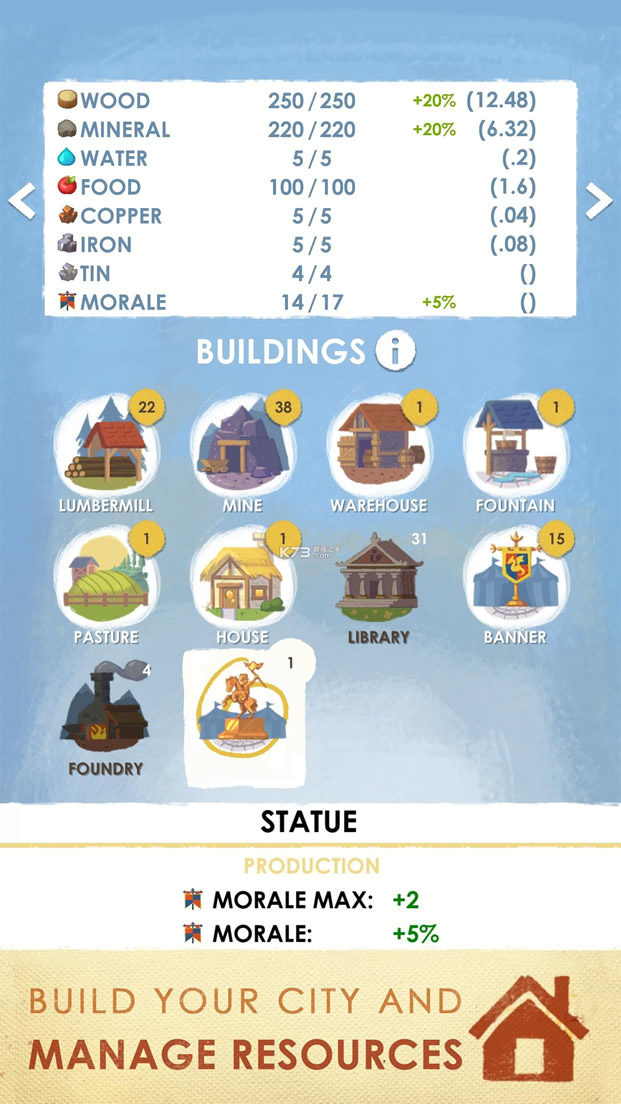
Task: Go to the previous resource panel with left arrow
Action: pyautogui.click(x=22, y=201)
